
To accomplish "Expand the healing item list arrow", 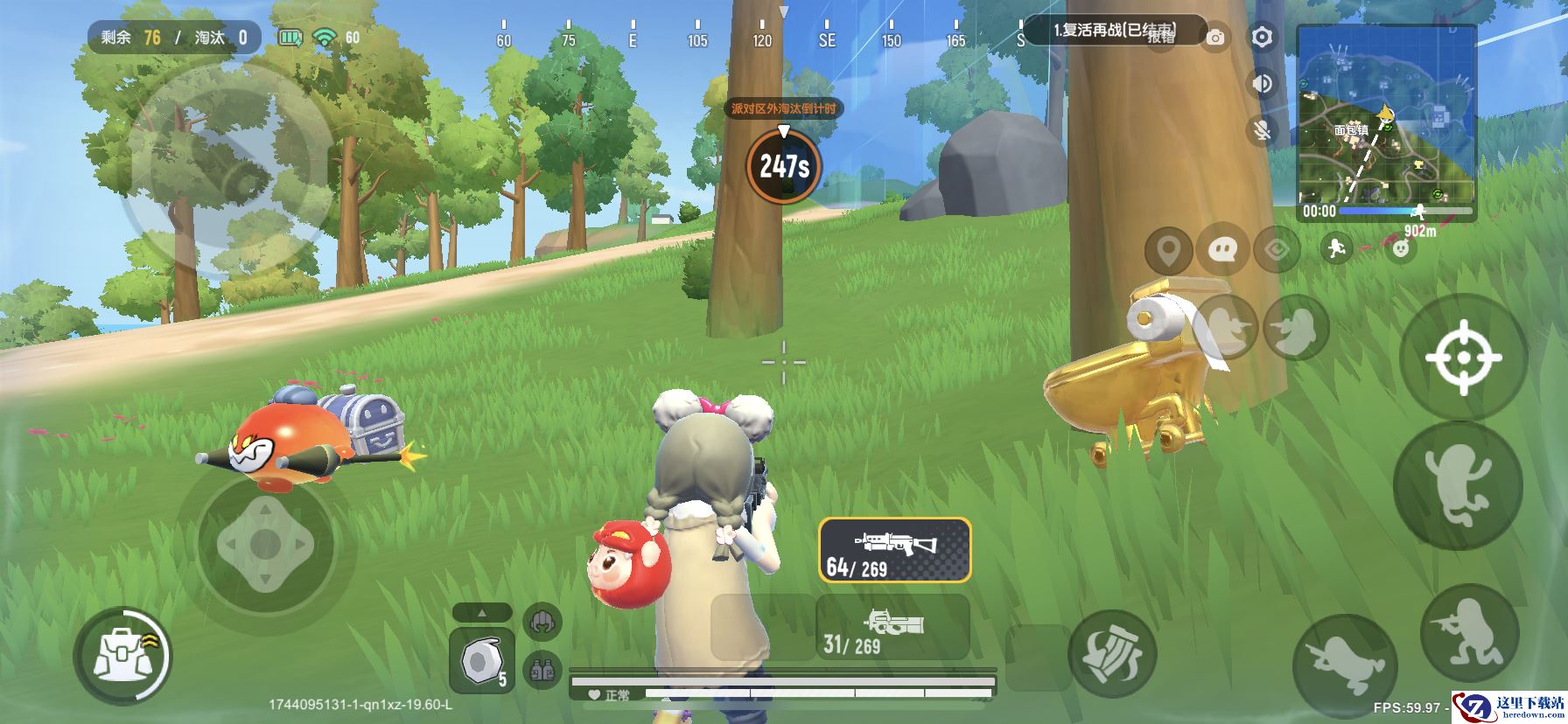I will point(481,612).
